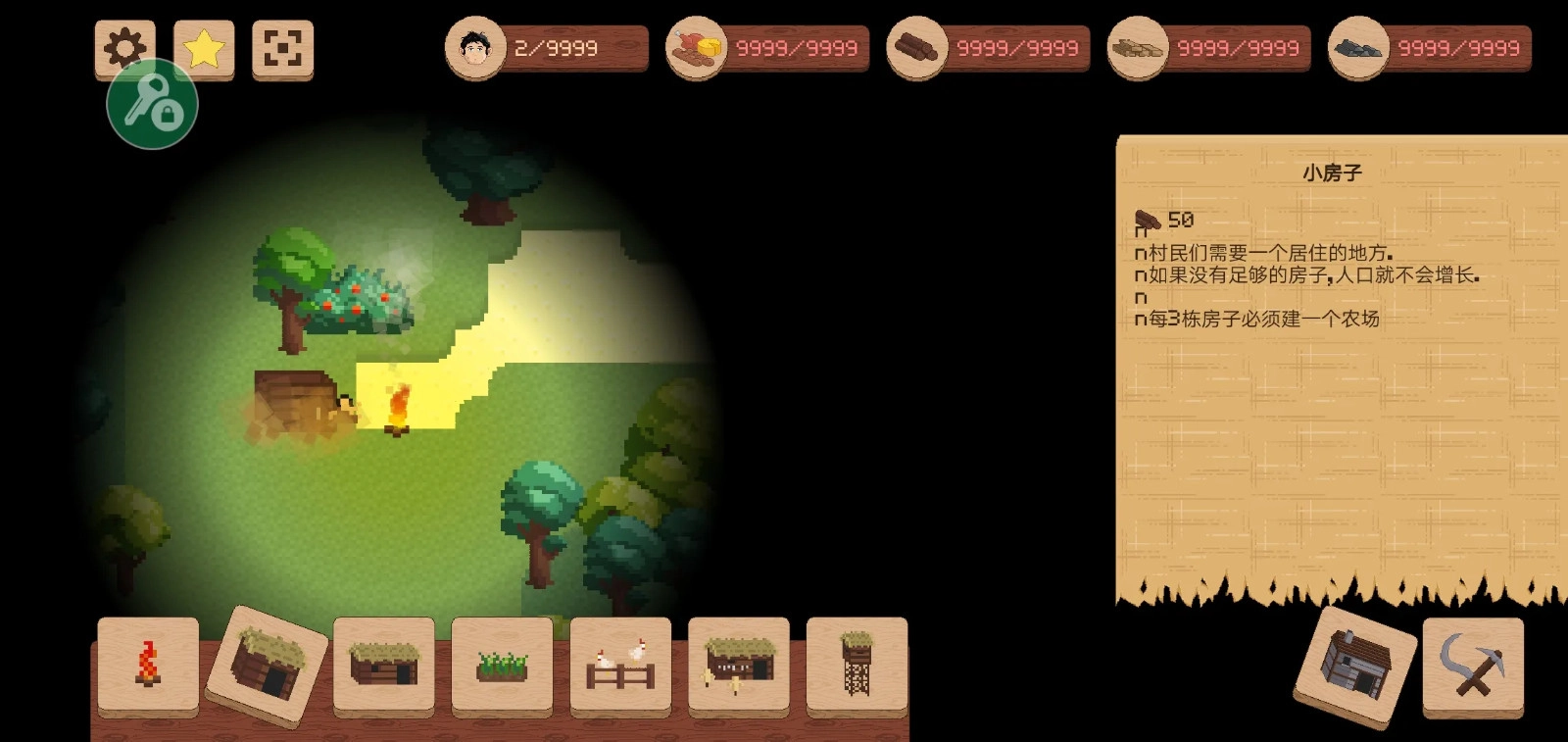Image resolution: width=1568 pixels, height=742 pixels.
Task: Open the buildings tab with cabin icon
Action: 1355,666
